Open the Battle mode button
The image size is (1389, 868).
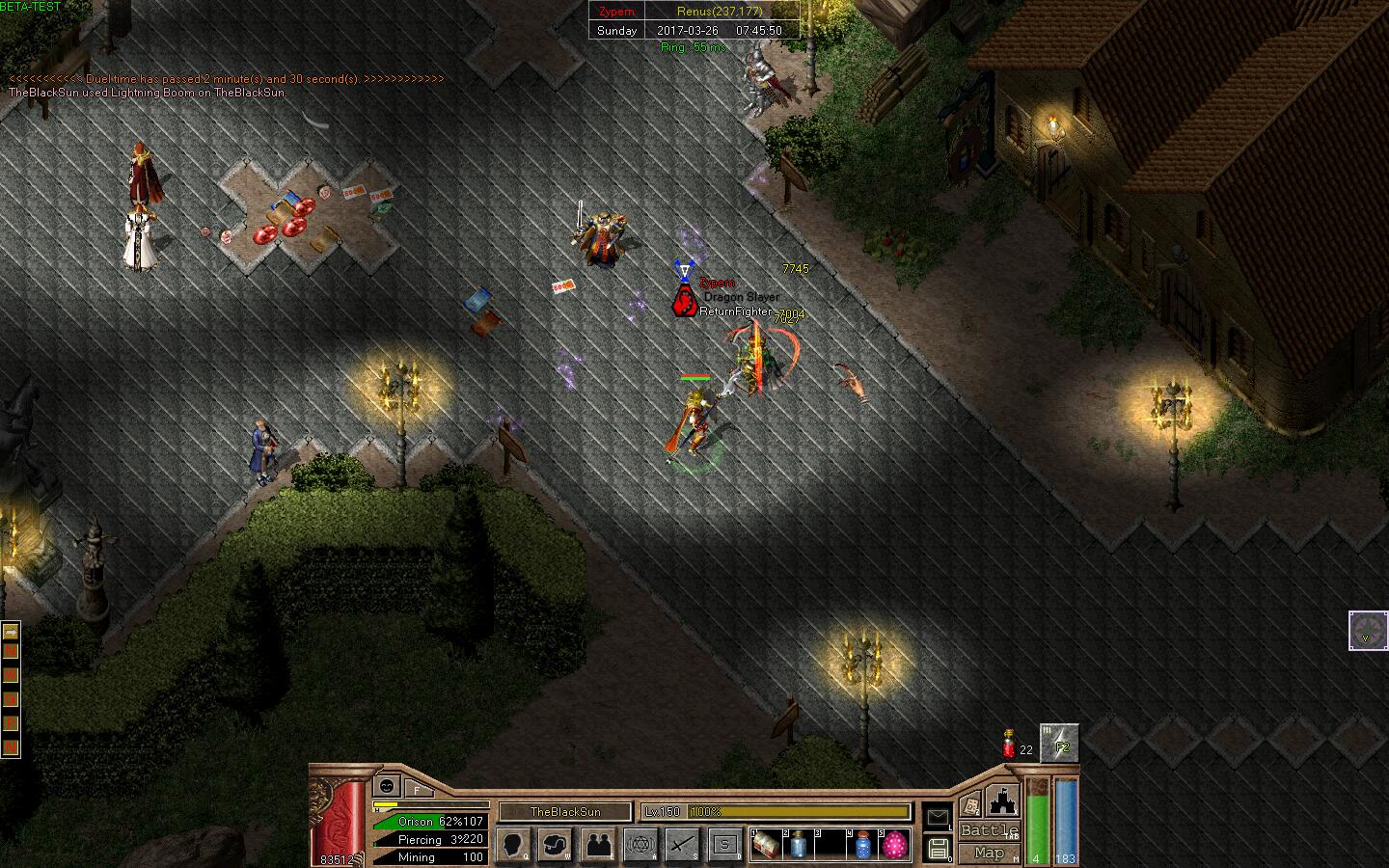[988, 831]
